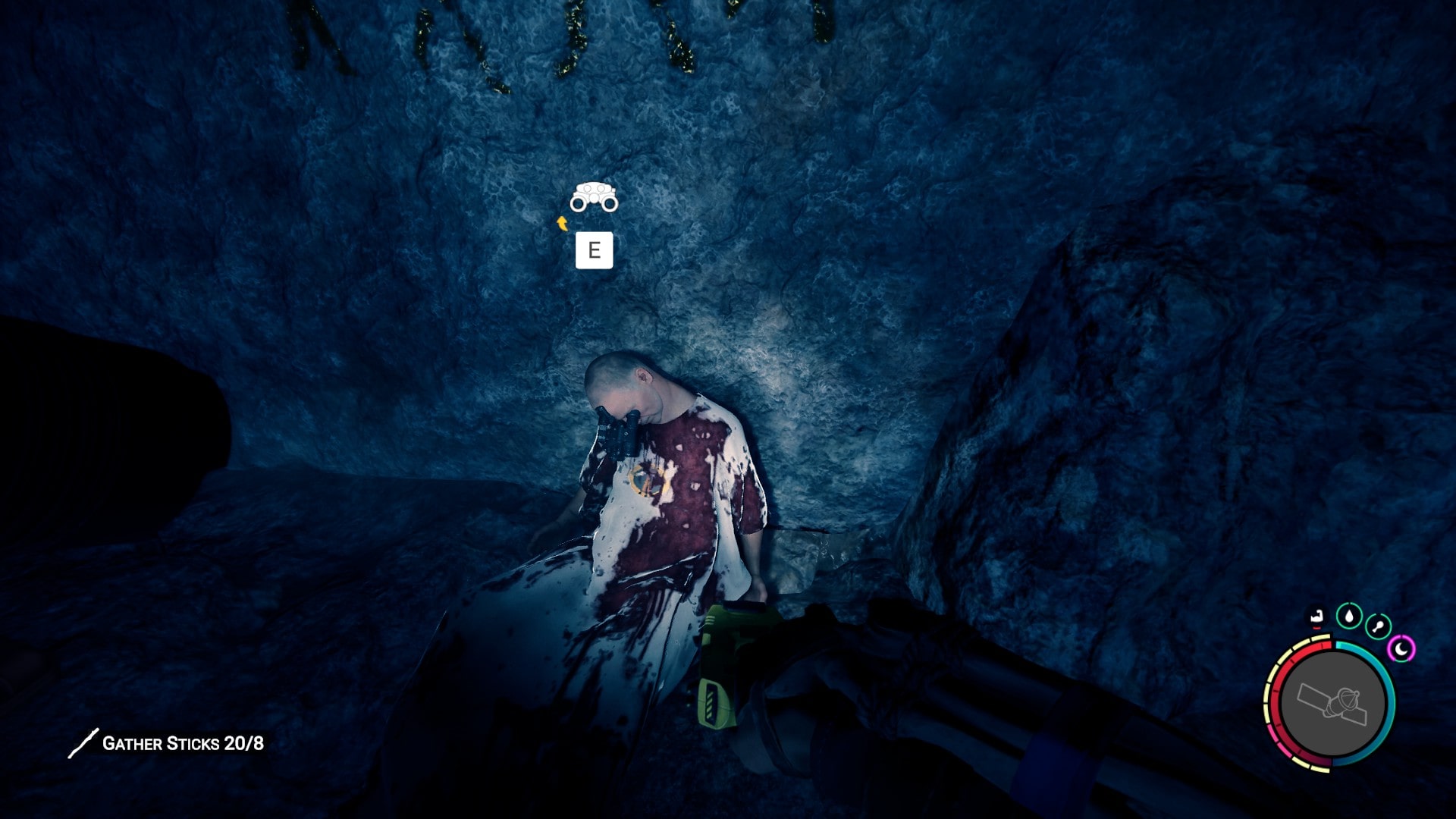Image resolution: width=1456 pixels, height=819 pixels.
Task: Click the drumstick food status icon
Action: coord(1378,625)
